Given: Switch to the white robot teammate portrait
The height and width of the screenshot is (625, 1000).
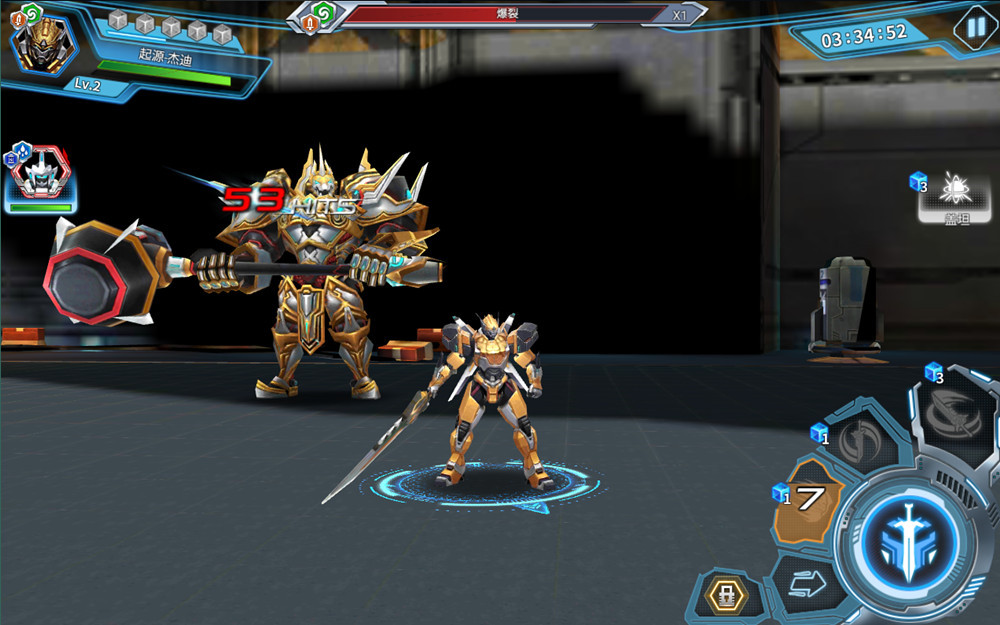Looking at the screenshot, I should click(x=41, y=176).
